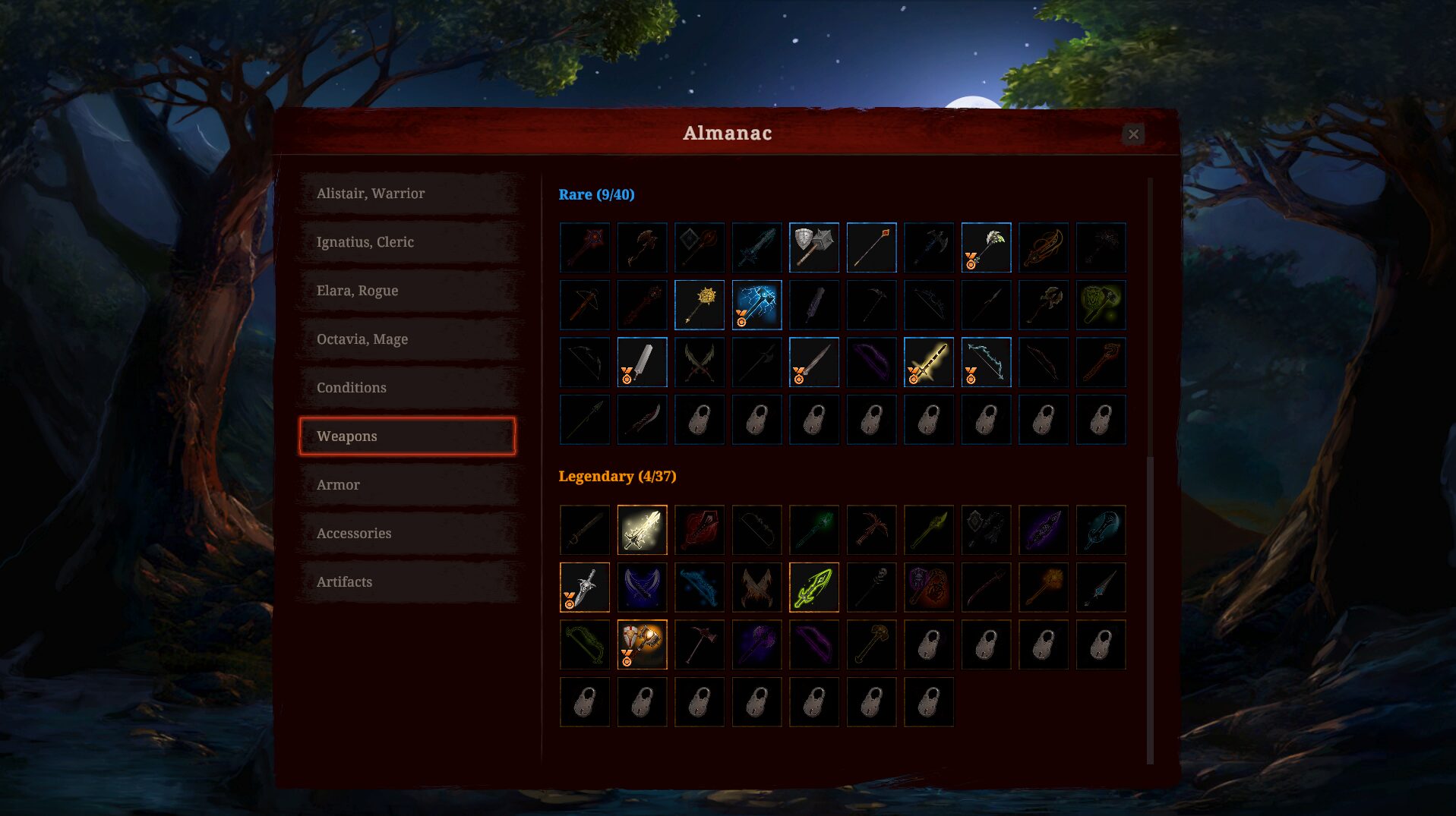Select the Ignatius, Cleric category
The width and height of the screenshot is (1456, 816).
(407, 242)
